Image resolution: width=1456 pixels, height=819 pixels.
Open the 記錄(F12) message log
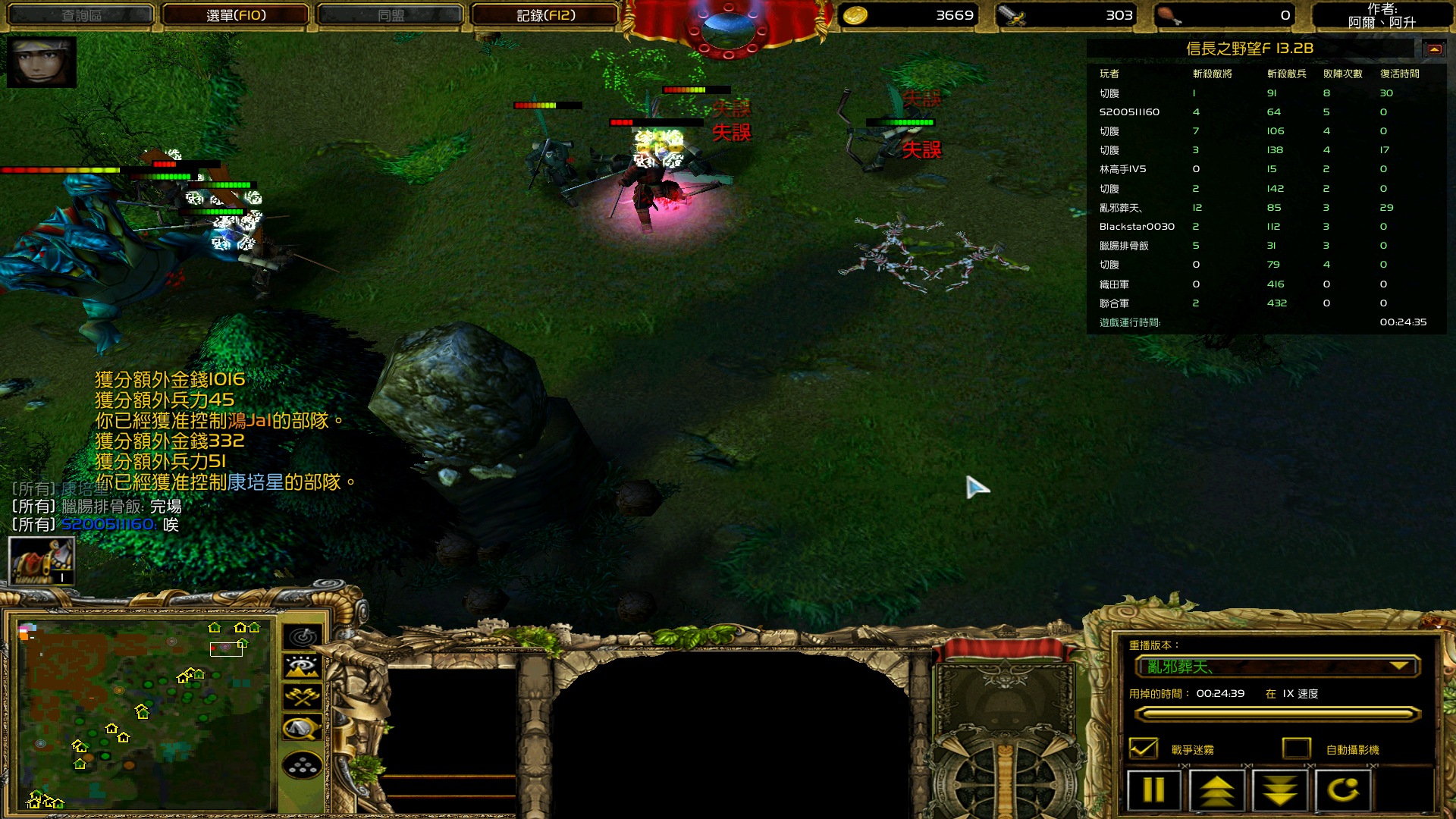[545, 15]
